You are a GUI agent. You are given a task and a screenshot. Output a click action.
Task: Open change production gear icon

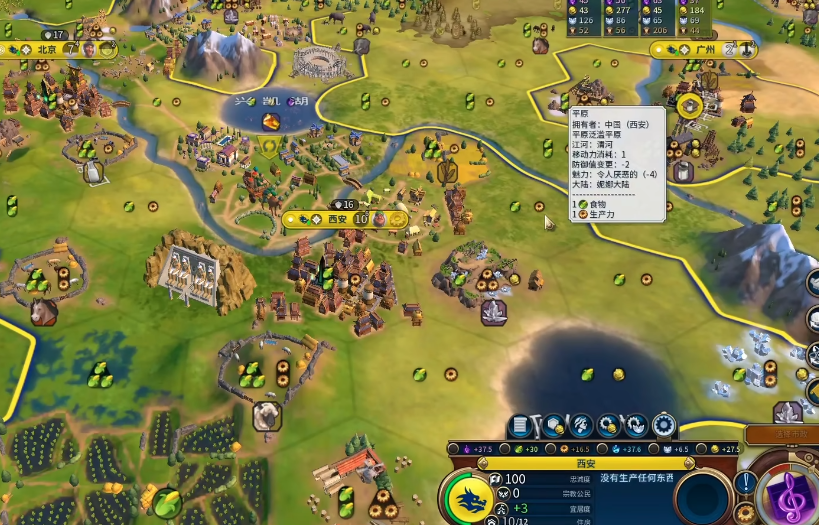(x=664, y=426)
